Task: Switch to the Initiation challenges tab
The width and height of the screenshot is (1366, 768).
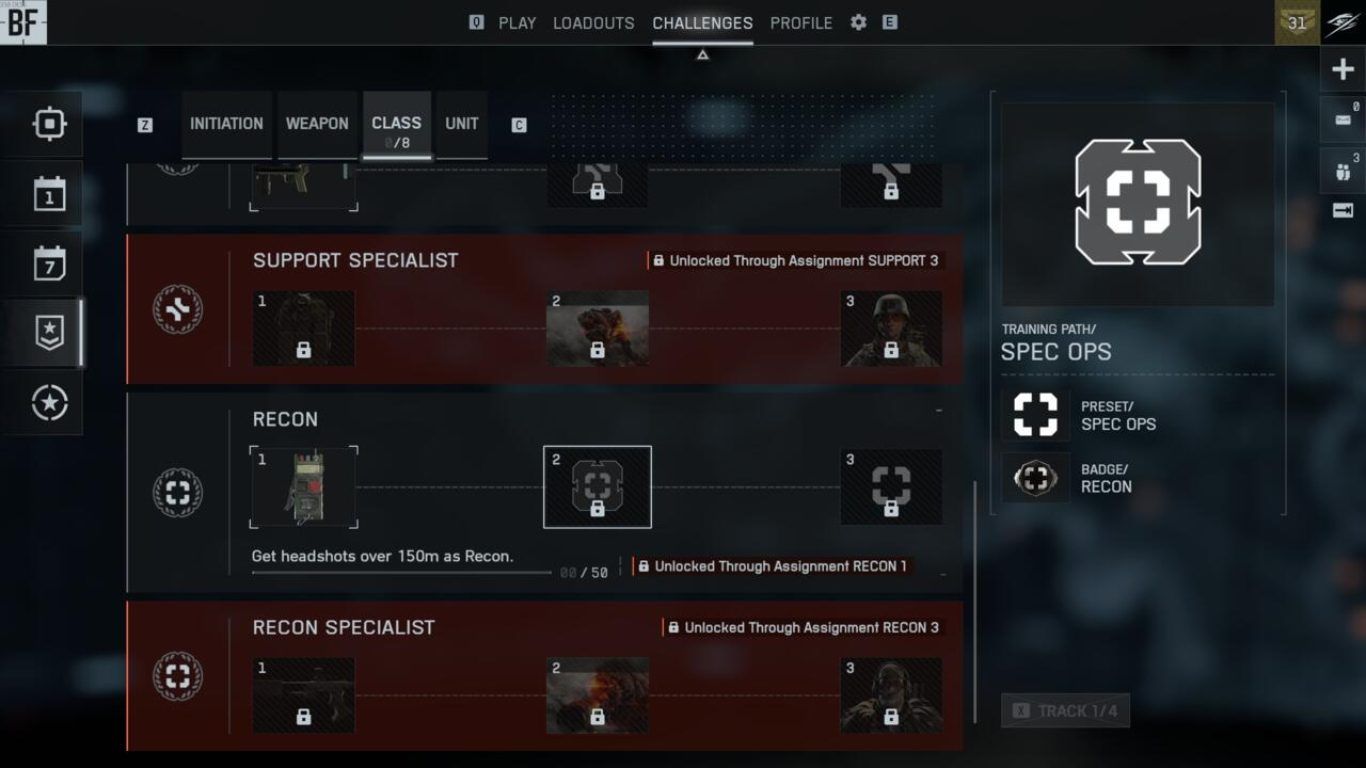Action: click(x=226, y=124)
